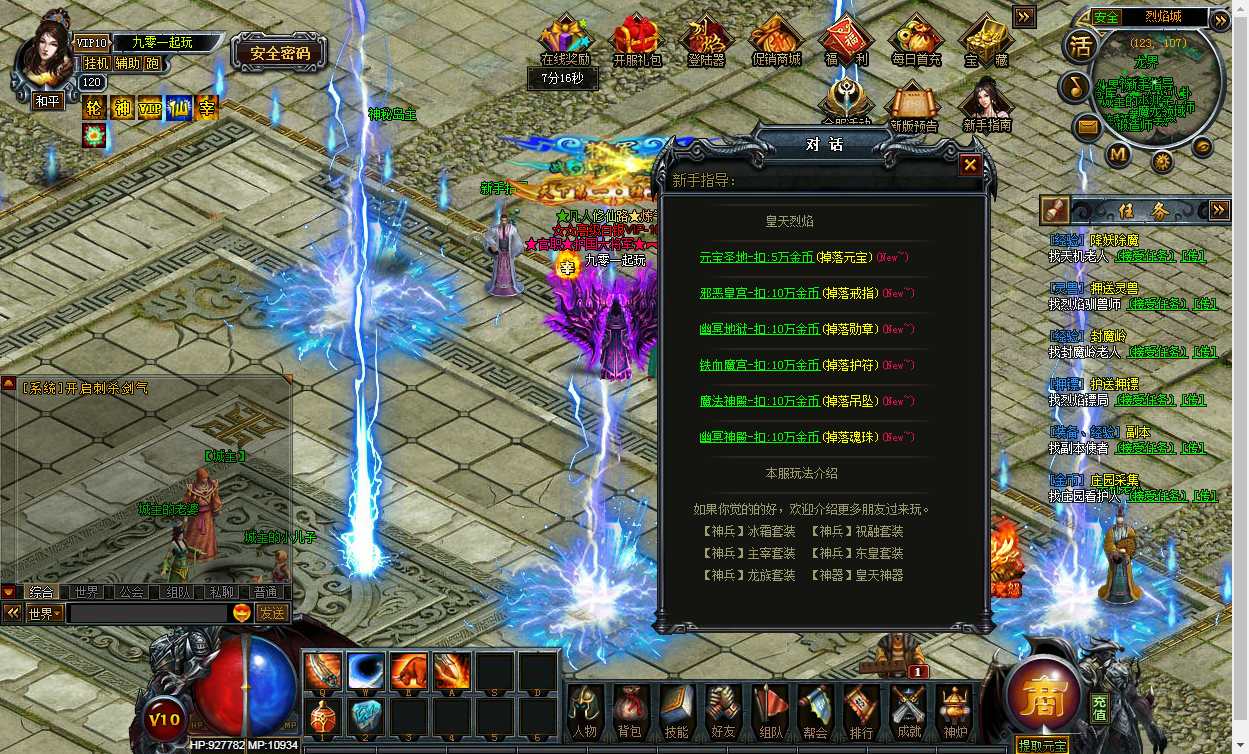Click the 开服礼包 gift box icon

(x=637, y=42)
